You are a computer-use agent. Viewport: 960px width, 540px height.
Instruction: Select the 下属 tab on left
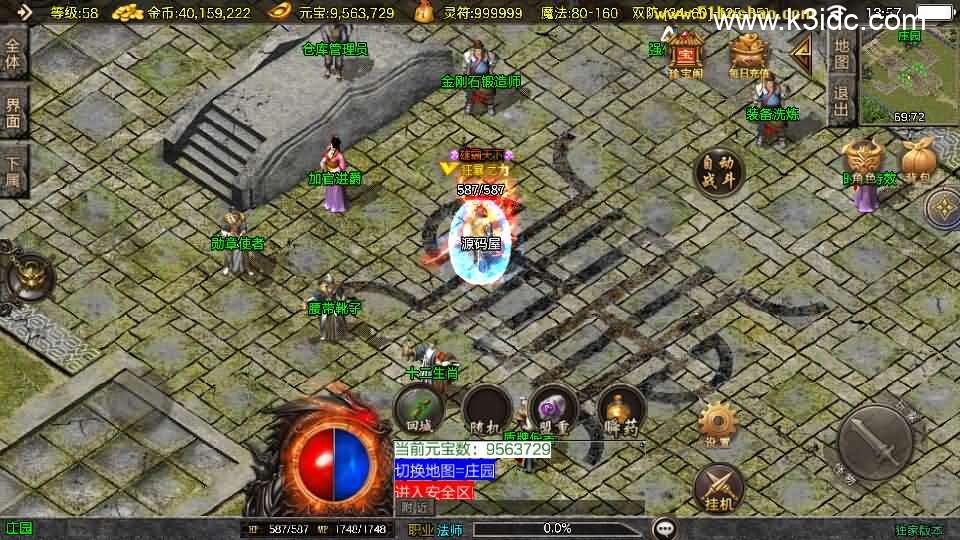coord(13,170)
